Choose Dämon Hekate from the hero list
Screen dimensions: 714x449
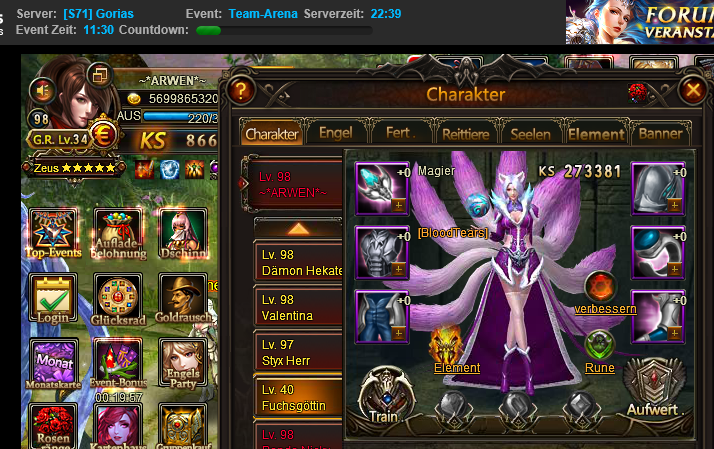pyautogui.click(x=298, y=263)
